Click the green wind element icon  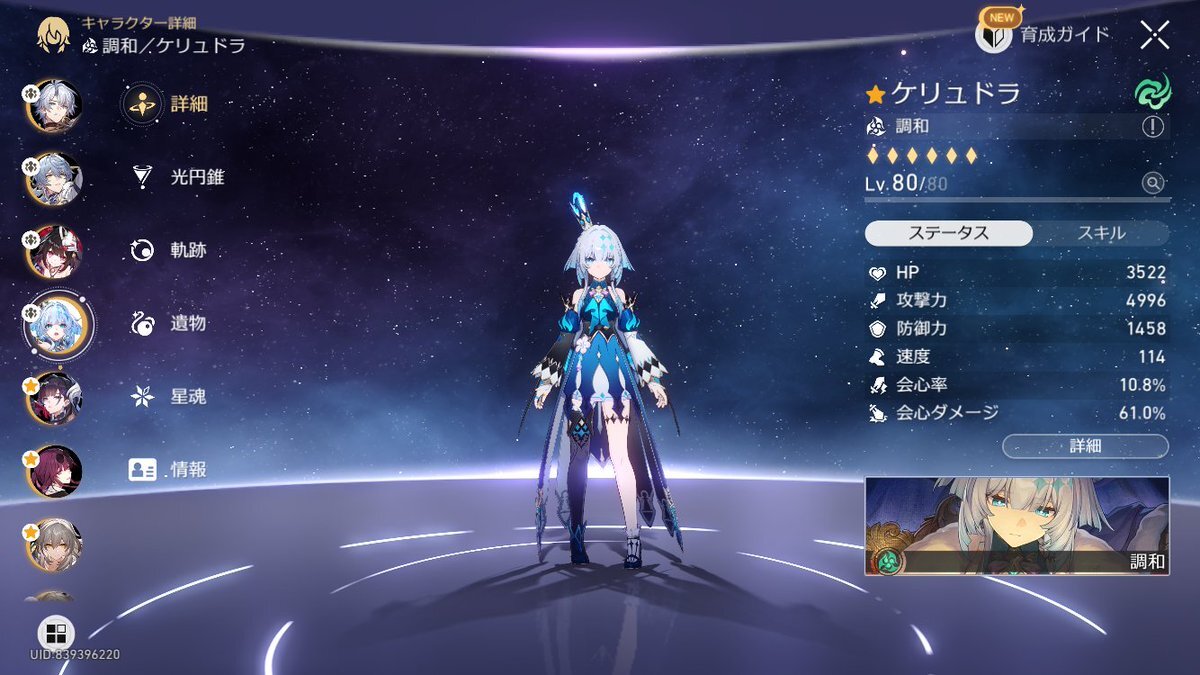(x=1152, y=93)
